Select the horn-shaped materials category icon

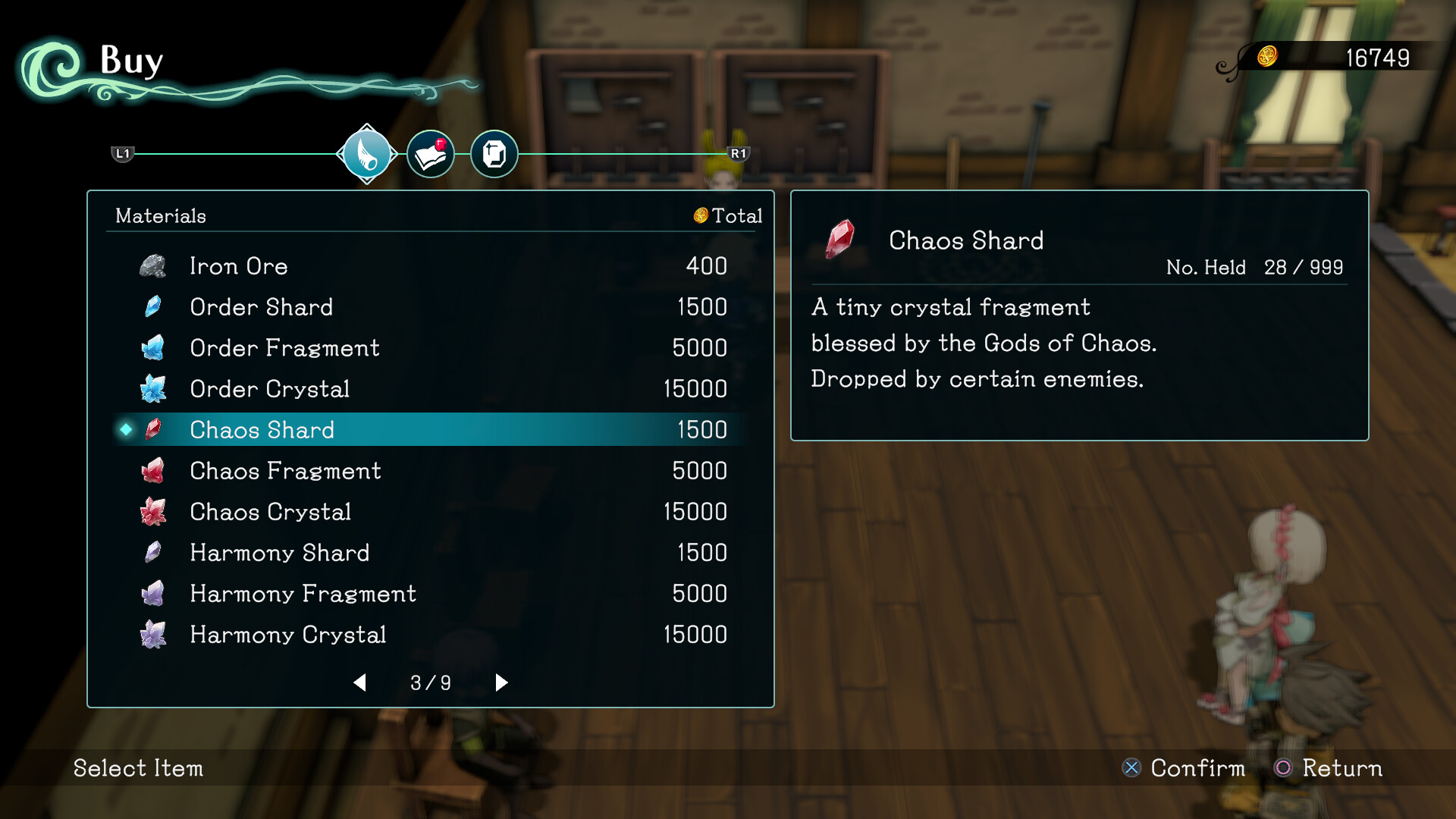click(366, 154)
